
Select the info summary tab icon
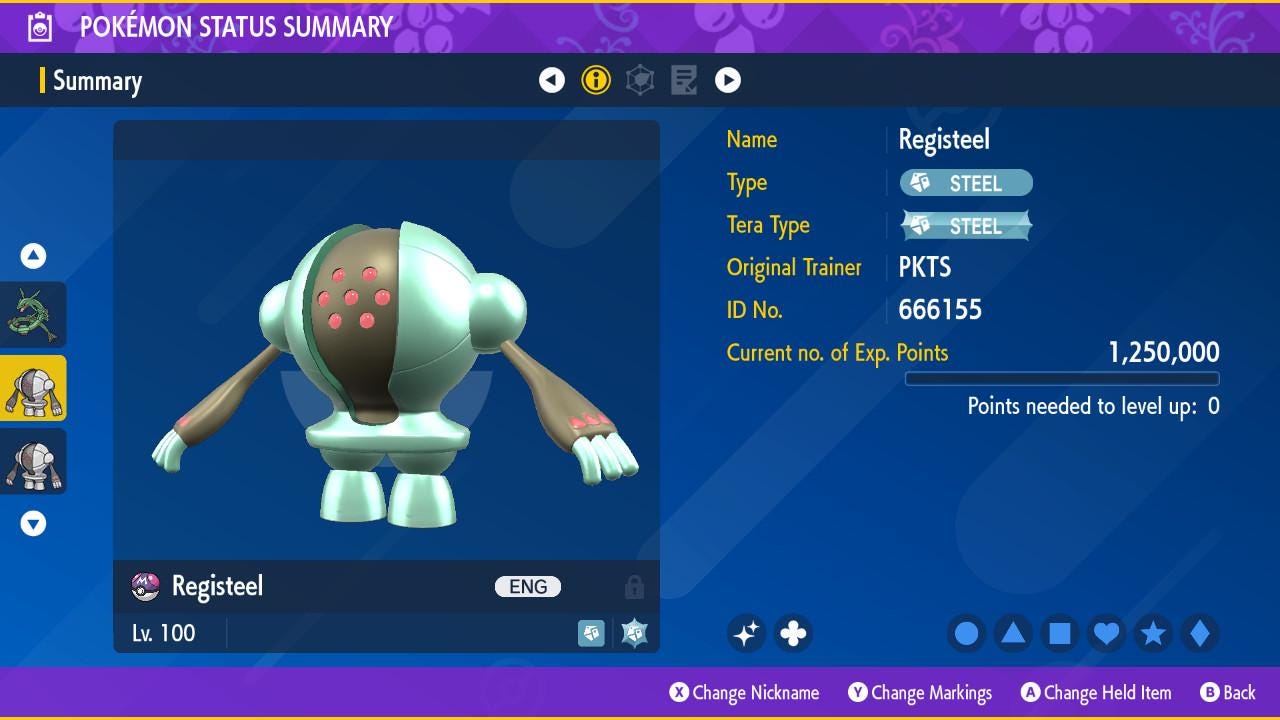tap(596, 80)
